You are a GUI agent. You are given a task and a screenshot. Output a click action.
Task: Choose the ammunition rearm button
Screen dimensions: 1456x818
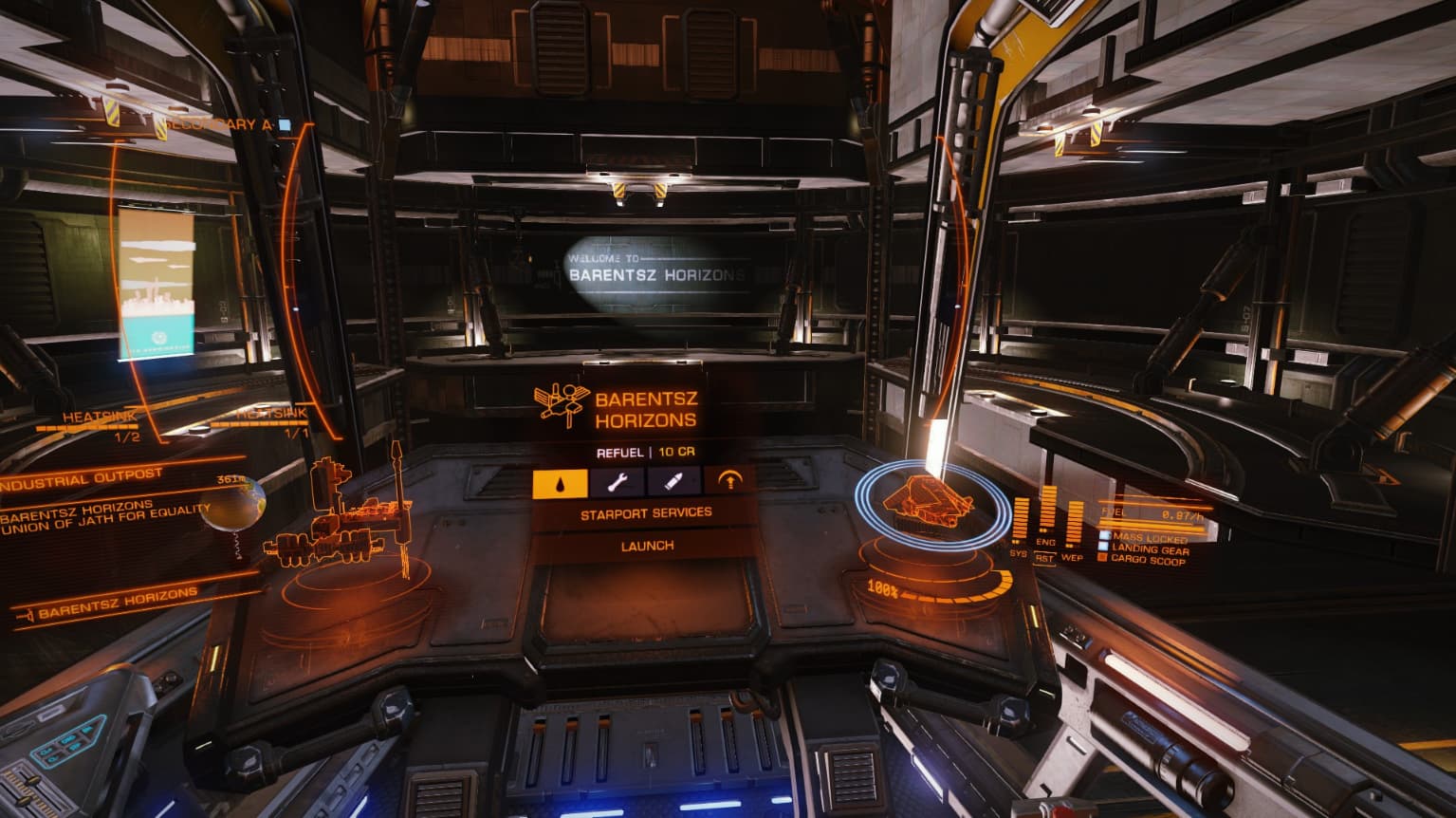pos(673,482)
